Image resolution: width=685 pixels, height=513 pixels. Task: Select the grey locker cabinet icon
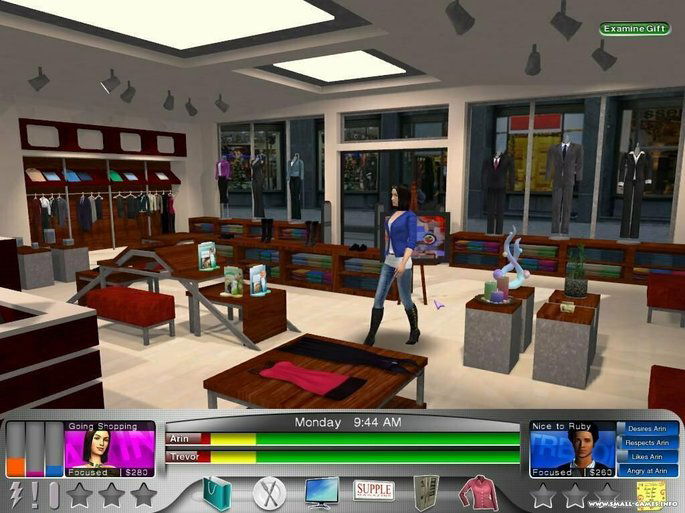[x=427, y=492]
